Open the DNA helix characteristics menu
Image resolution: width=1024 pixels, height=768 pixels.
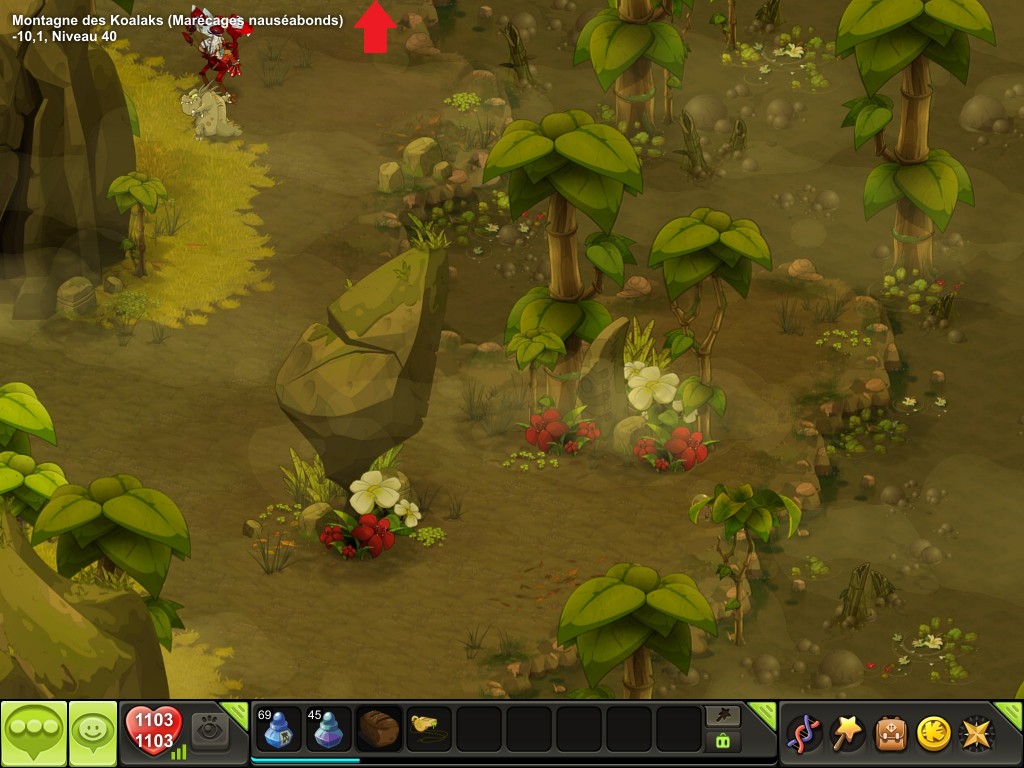803,733
